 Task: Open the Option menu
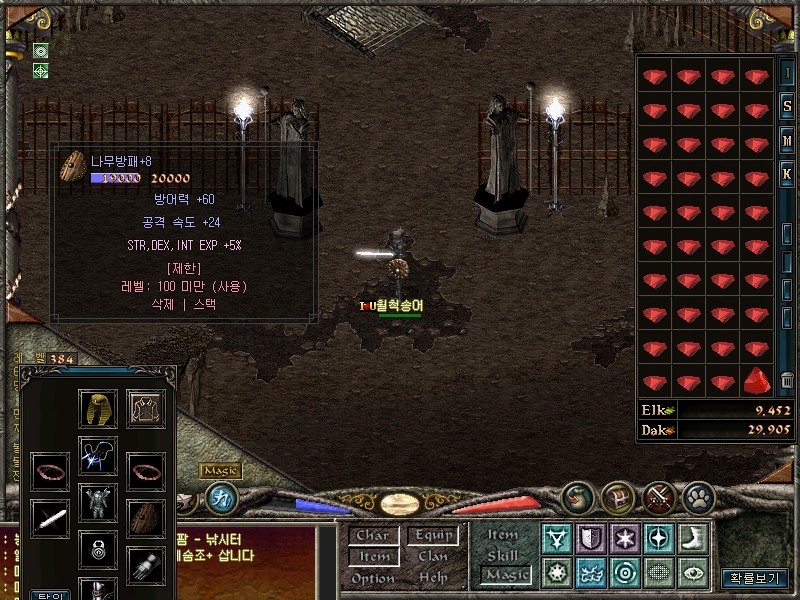[372, 578]
